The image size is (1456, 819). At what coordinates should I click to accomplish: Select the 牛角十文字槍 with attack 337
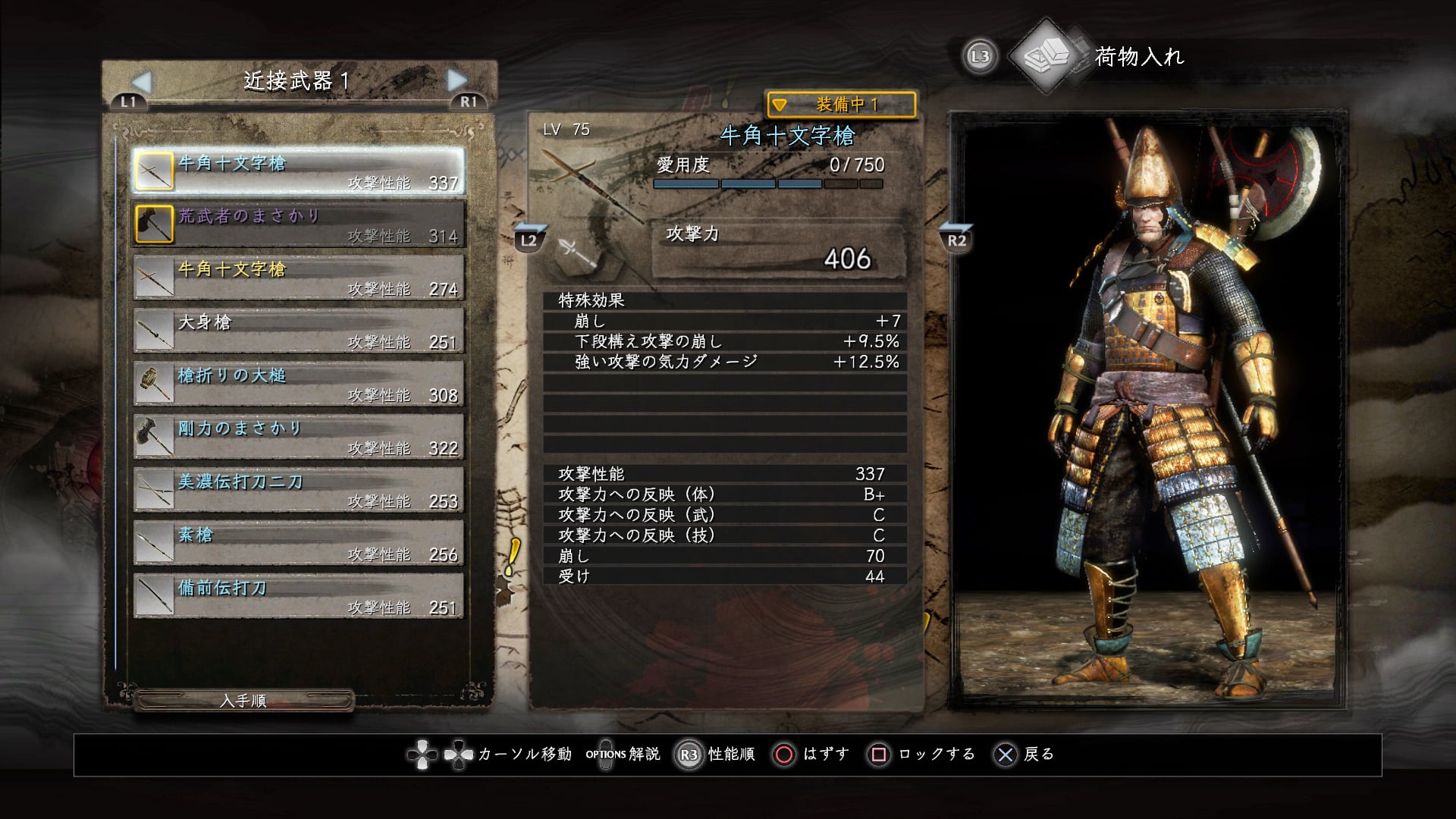(299, 171)
